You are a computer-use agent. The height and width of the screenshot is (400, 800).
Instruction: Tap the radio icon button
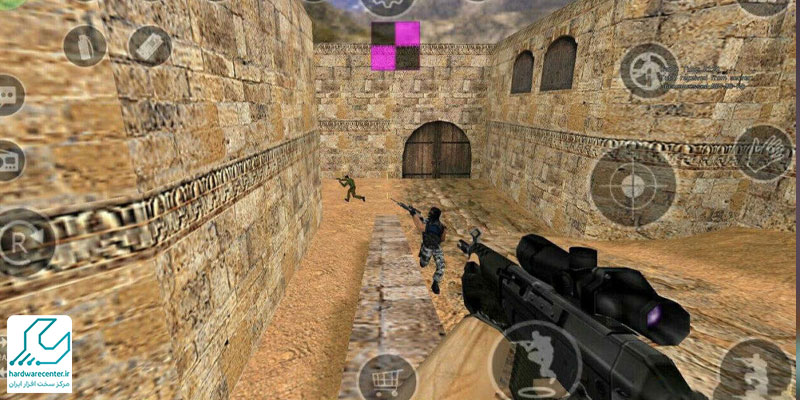click(8, 159)
